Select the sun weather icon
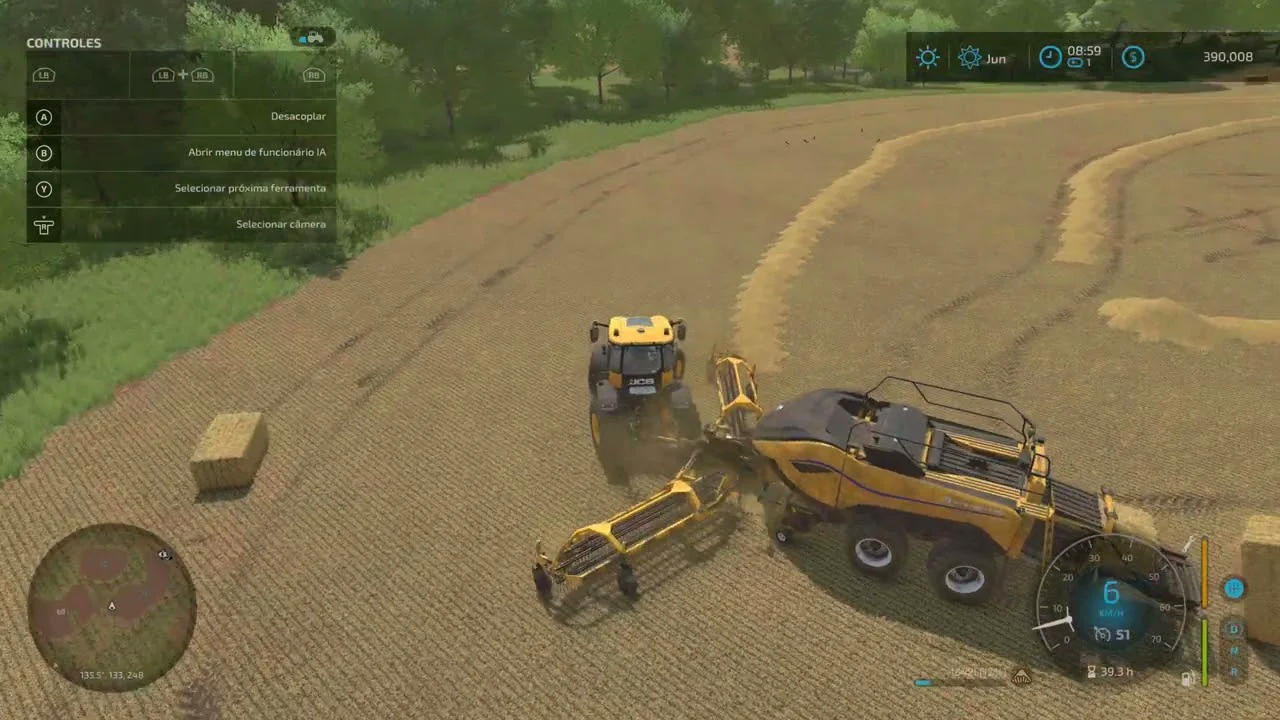Viewport: 1280px width, 720px height. 928,57
